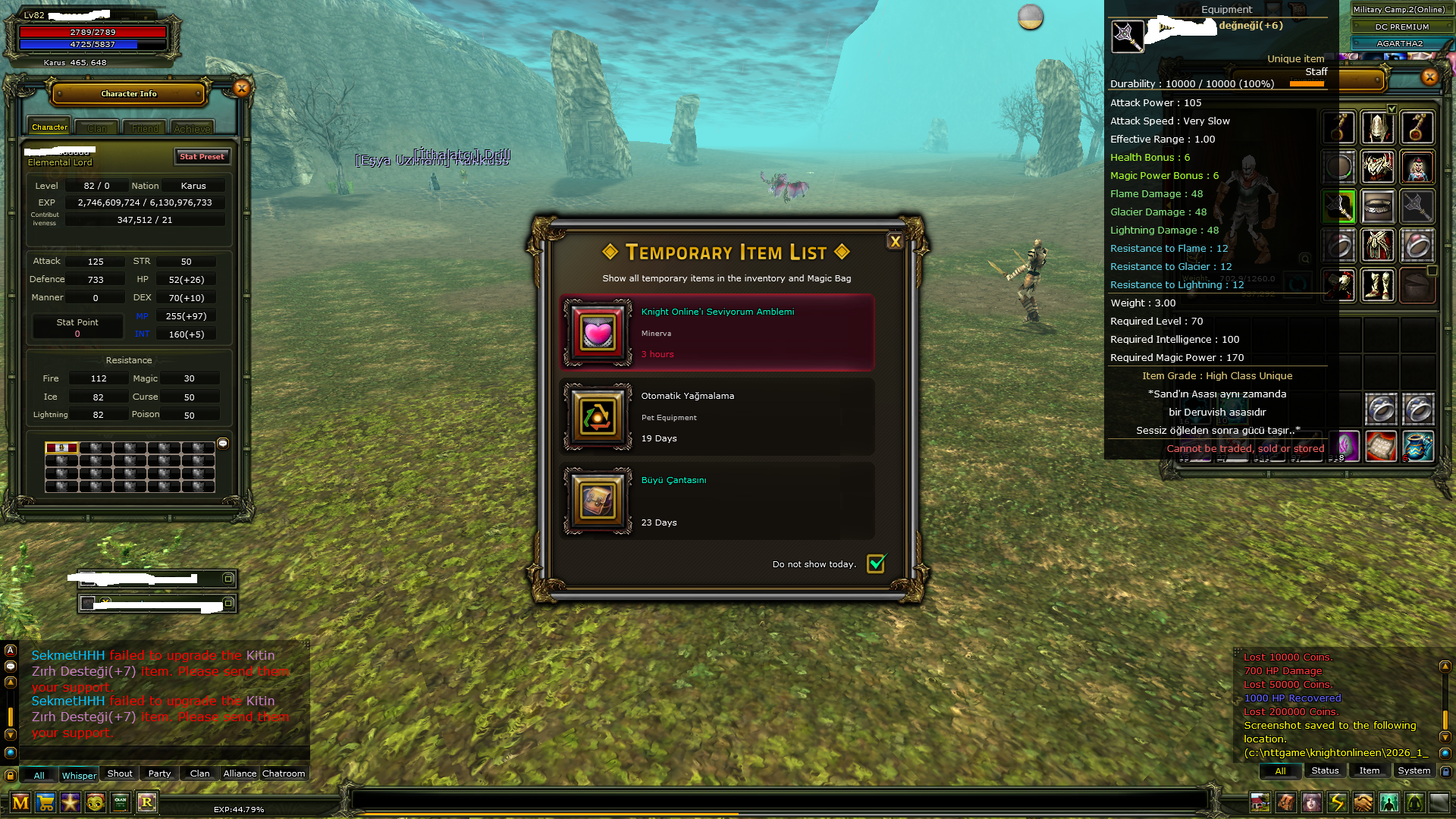Select the lightning skill icon at bottom right
1456x819 pixels.
pos(1338,802)
